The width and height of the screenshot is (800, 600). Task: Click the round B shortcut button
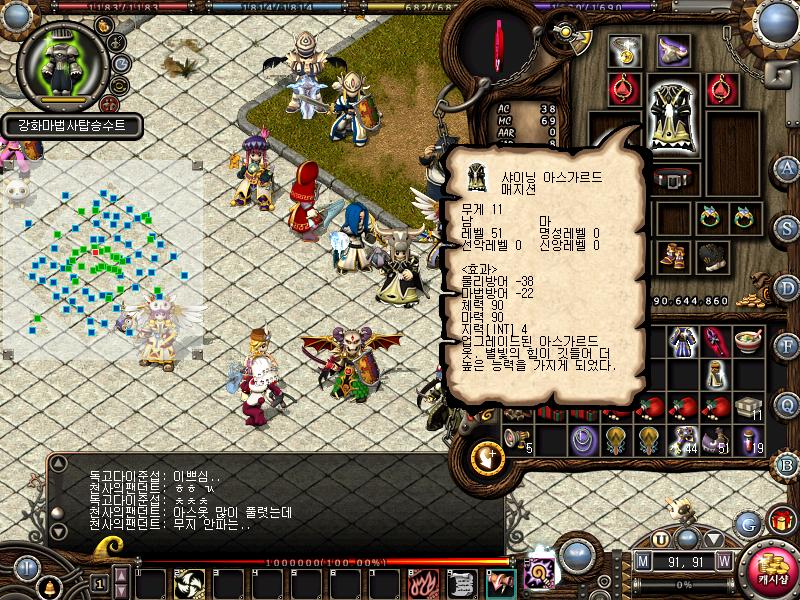tap(787, 463)
